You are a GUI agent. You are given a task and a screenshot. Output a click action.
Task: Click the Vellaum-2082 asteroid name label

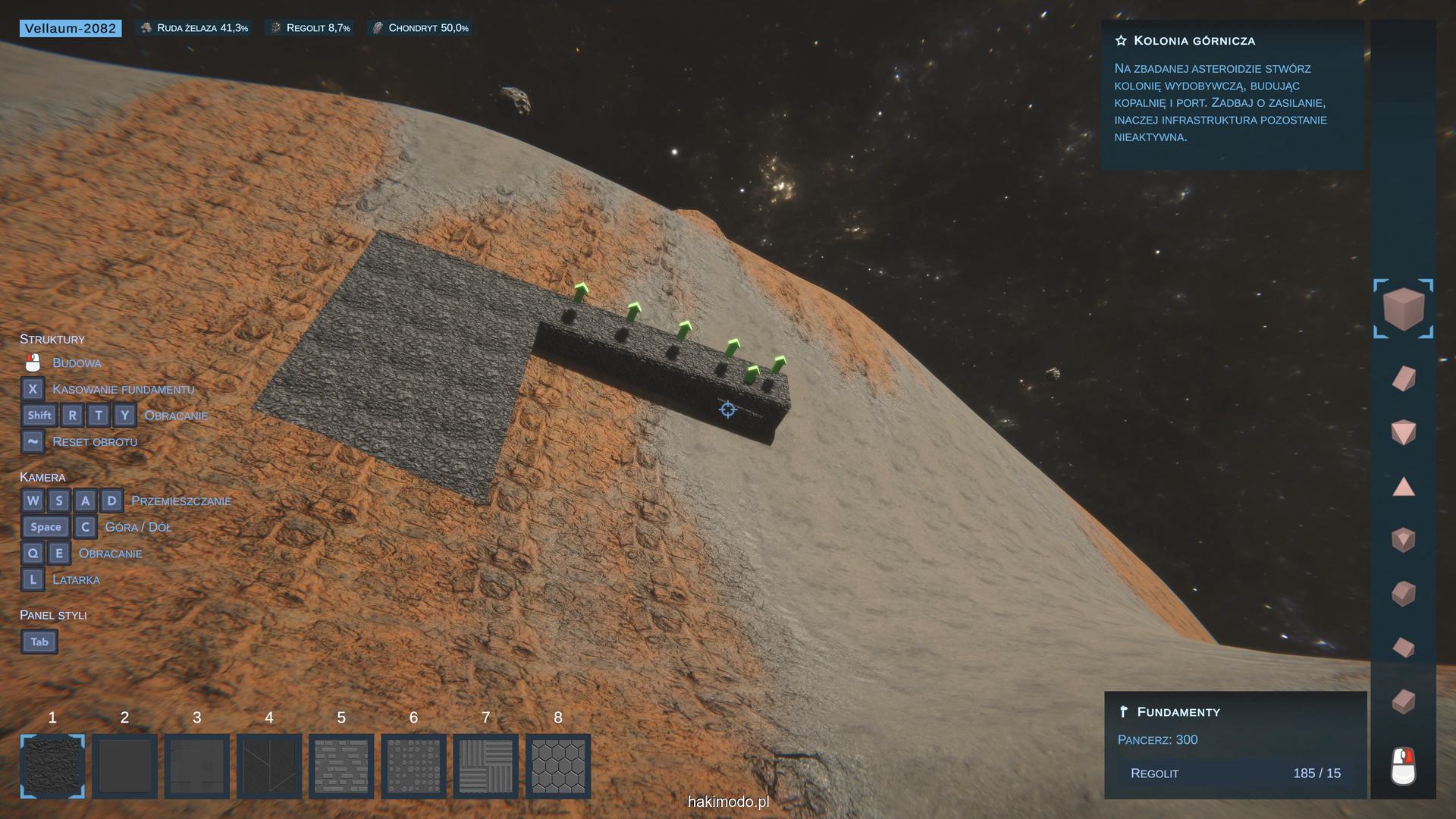(71, 28)
